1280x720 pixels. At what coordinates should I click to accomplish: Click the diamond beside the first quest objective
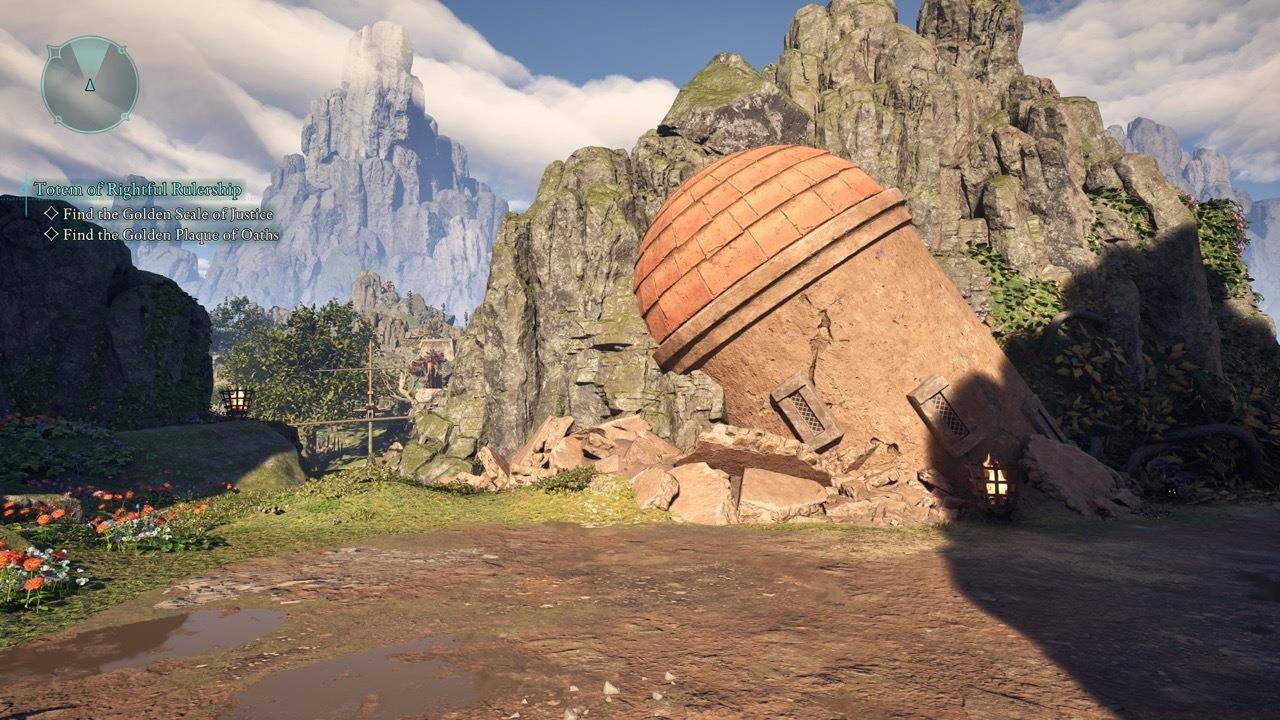pos(52,212)
